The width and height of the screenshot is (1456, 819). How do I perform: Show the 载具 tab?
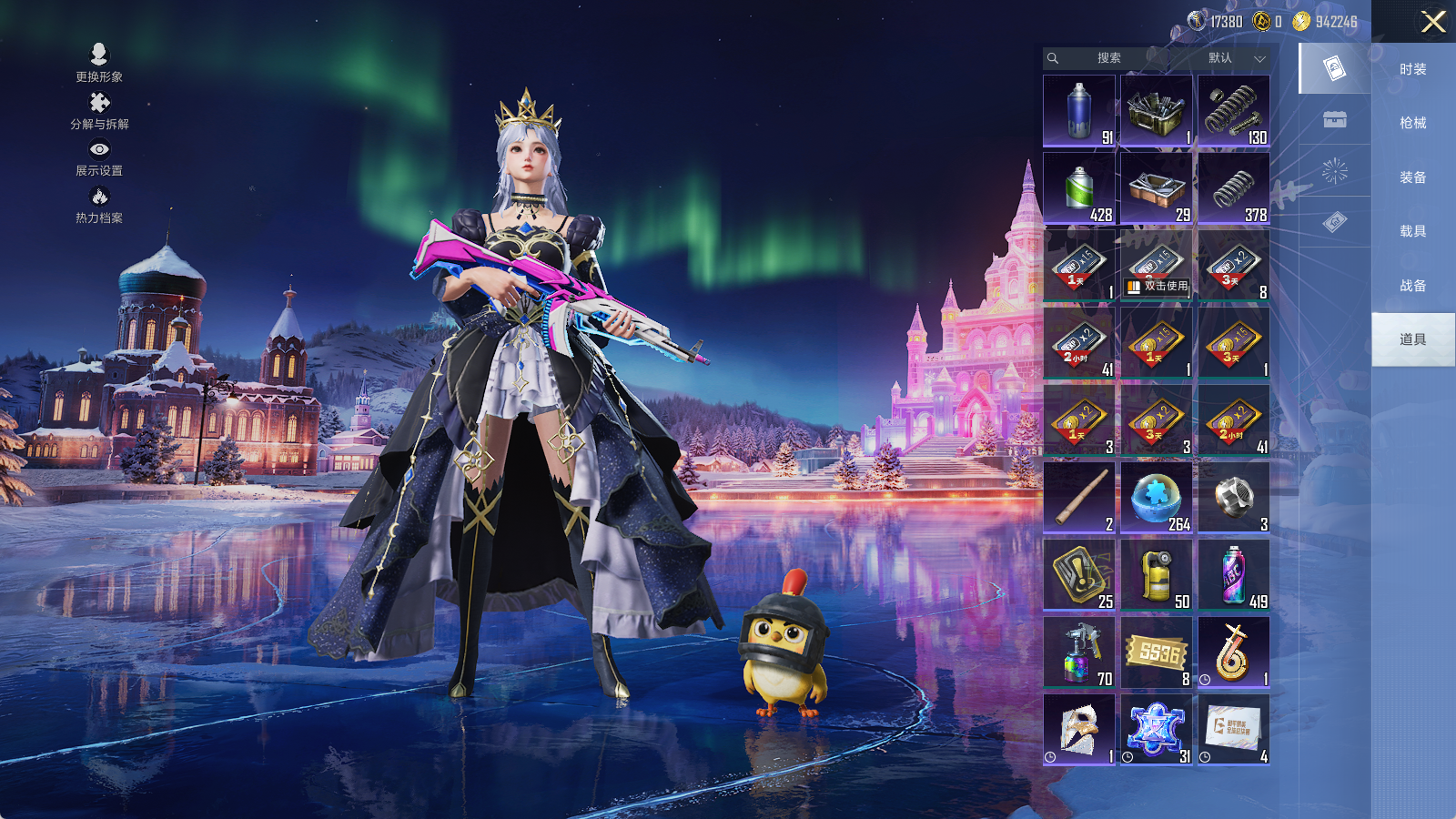click(x=1412, y=231)
